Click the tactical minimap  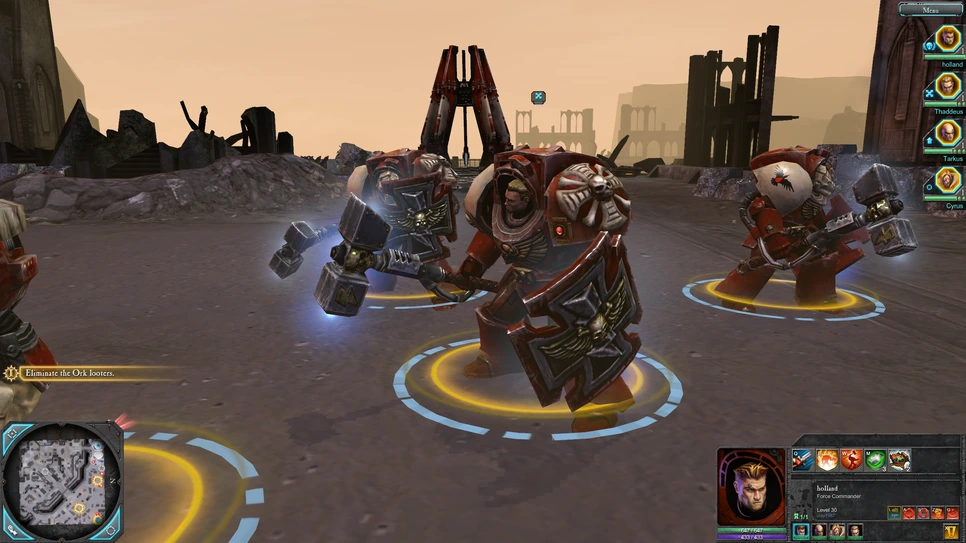[62, 481]
